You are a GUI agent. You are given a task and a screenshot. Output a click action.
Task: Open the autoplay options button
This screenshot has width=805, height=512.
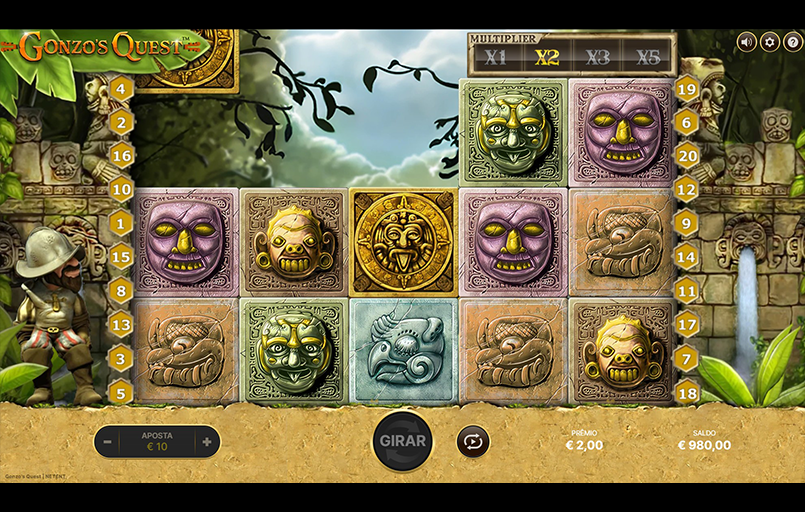point(472,441)
